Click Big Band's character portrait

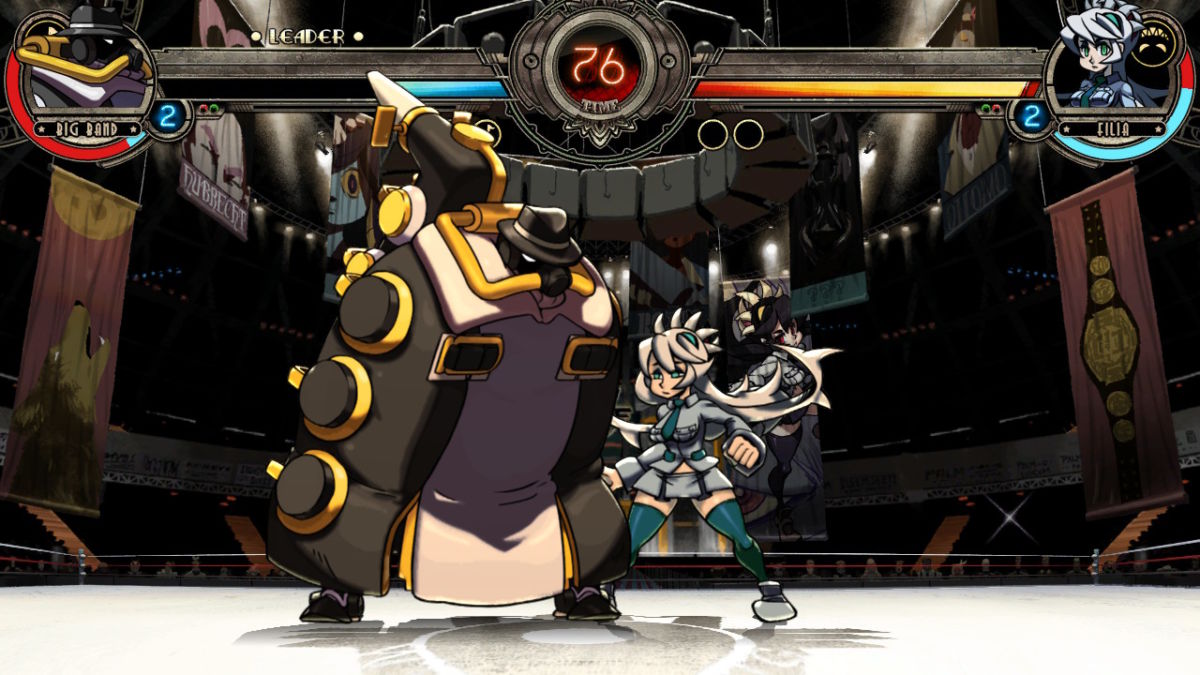[x=85, y=65]
